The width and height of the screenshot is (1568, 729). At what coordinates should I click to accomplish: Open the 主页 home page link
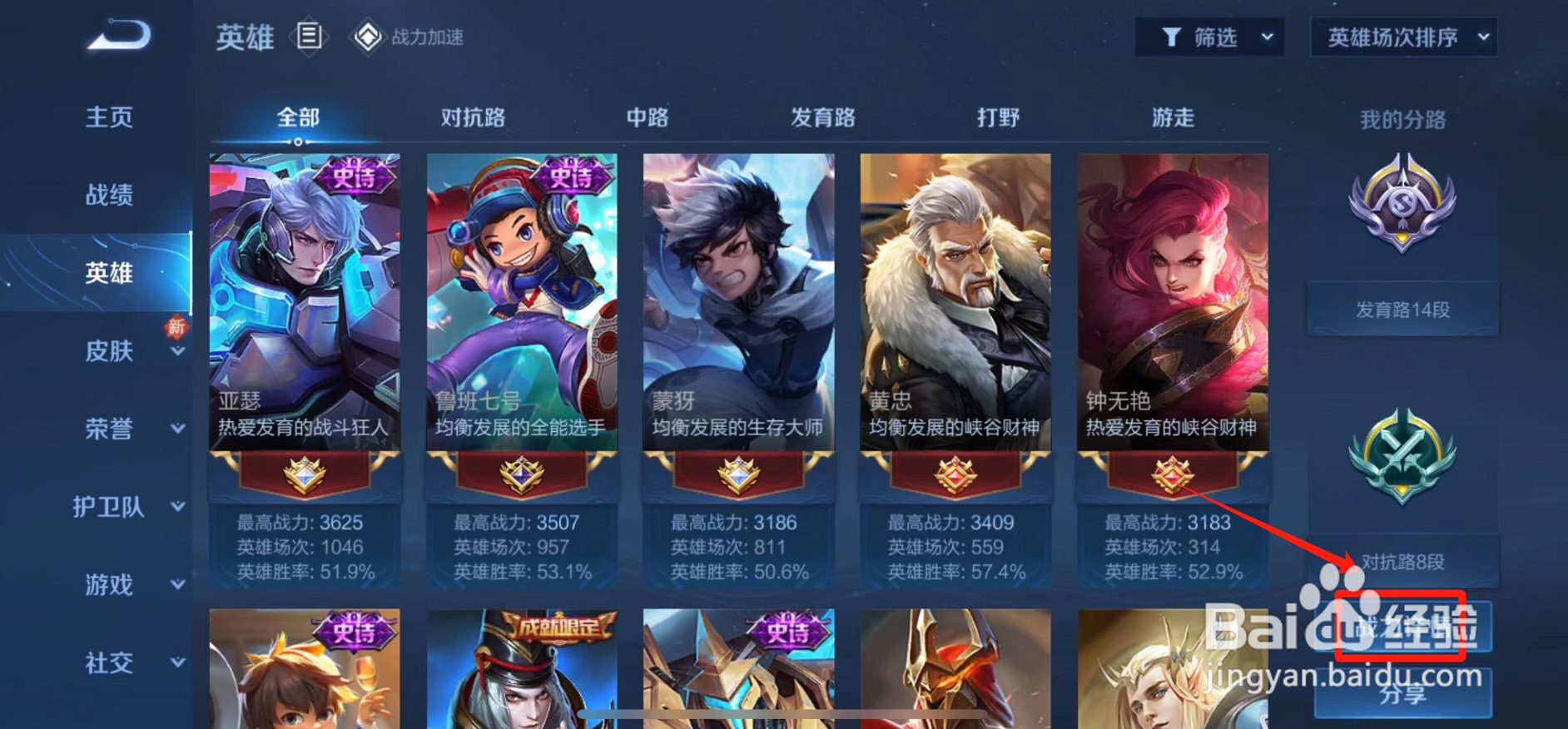click(110, 117)
